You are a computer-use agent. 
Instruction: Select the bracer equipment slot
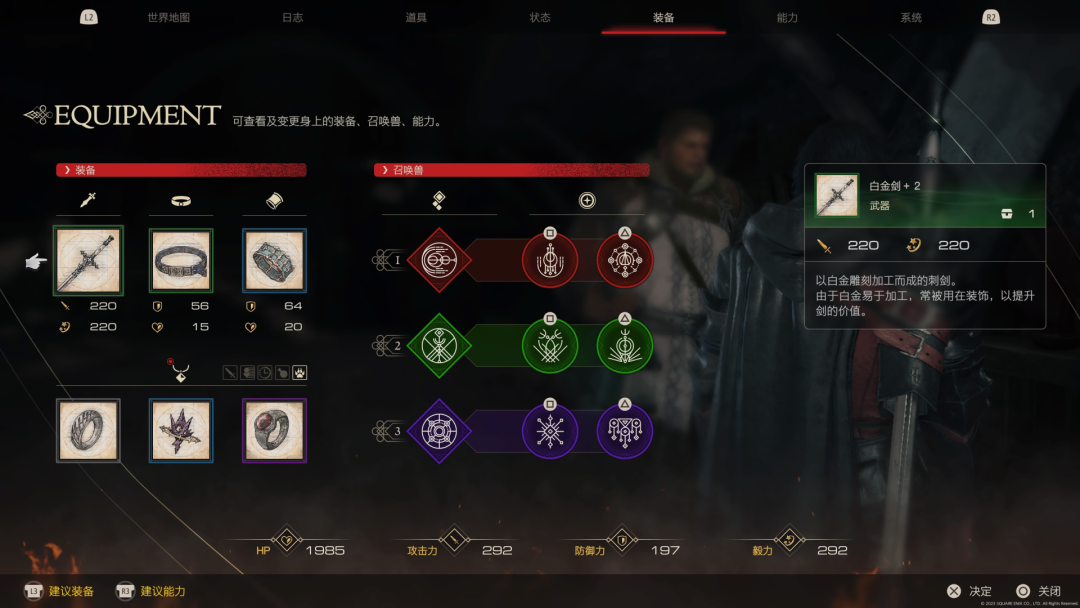point(274,260)
